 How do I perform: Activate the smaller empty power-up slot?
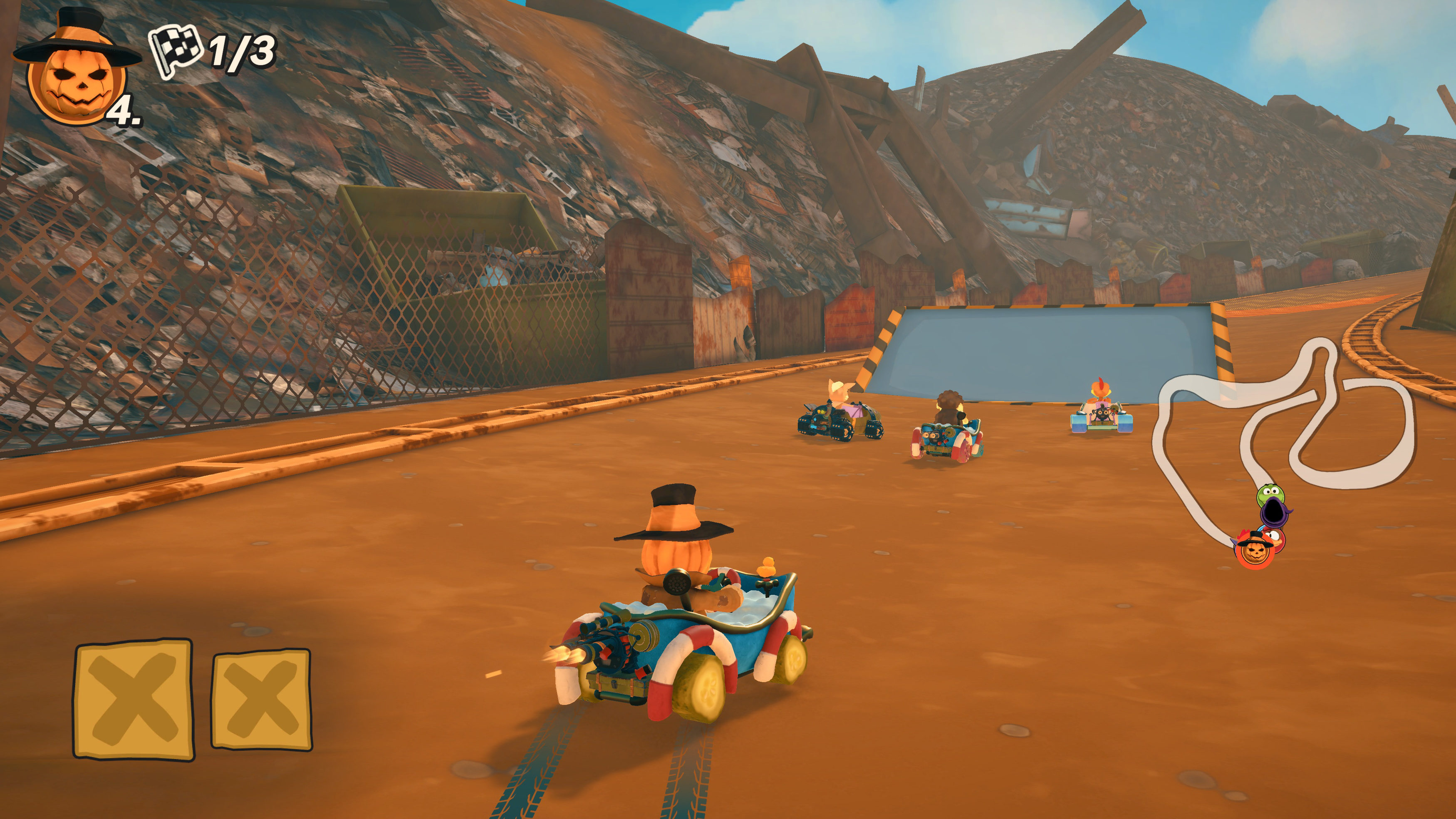(261, 700)
